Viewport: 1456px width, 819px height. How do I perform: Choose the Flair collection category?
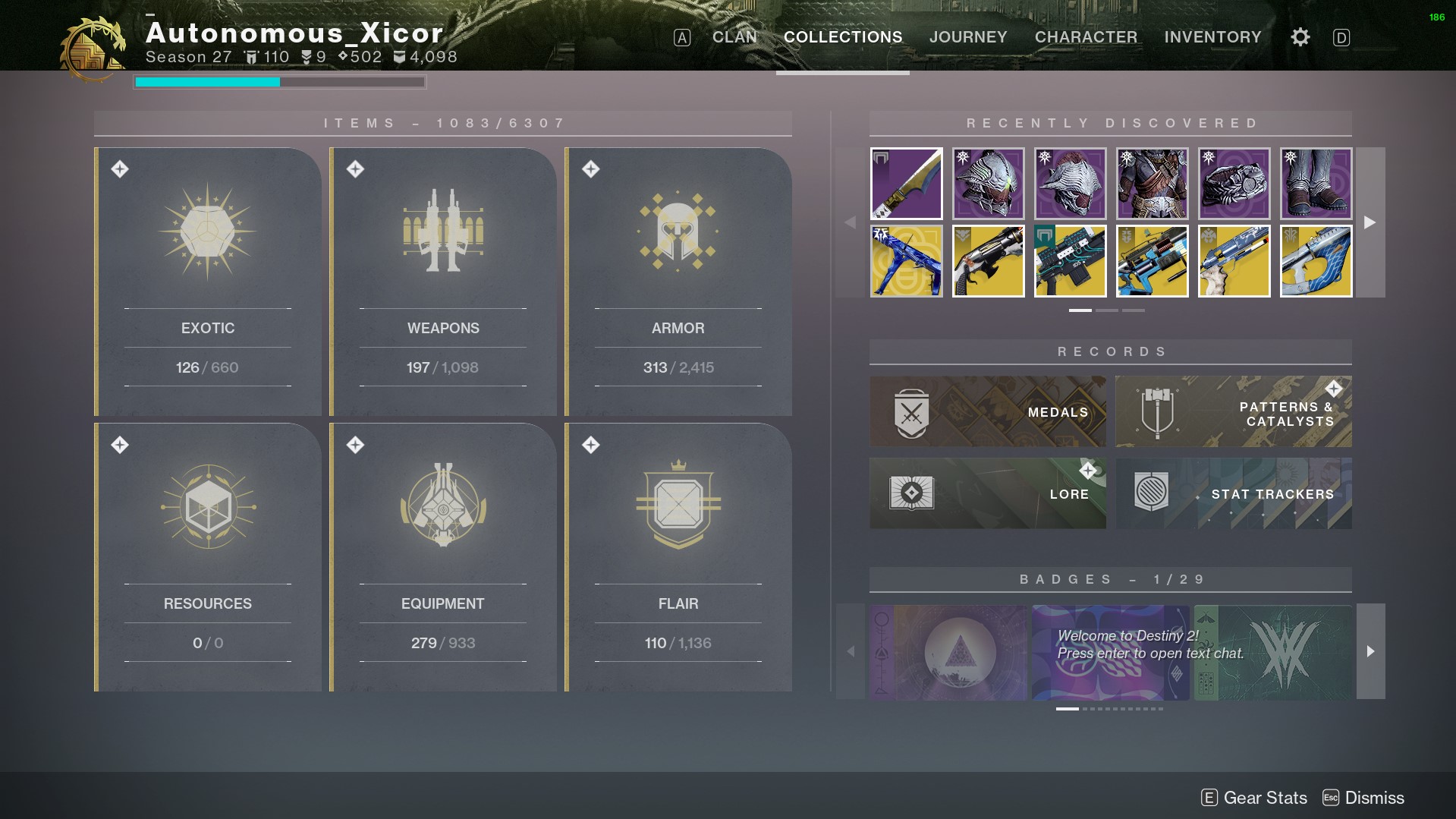tap(678, 557)
